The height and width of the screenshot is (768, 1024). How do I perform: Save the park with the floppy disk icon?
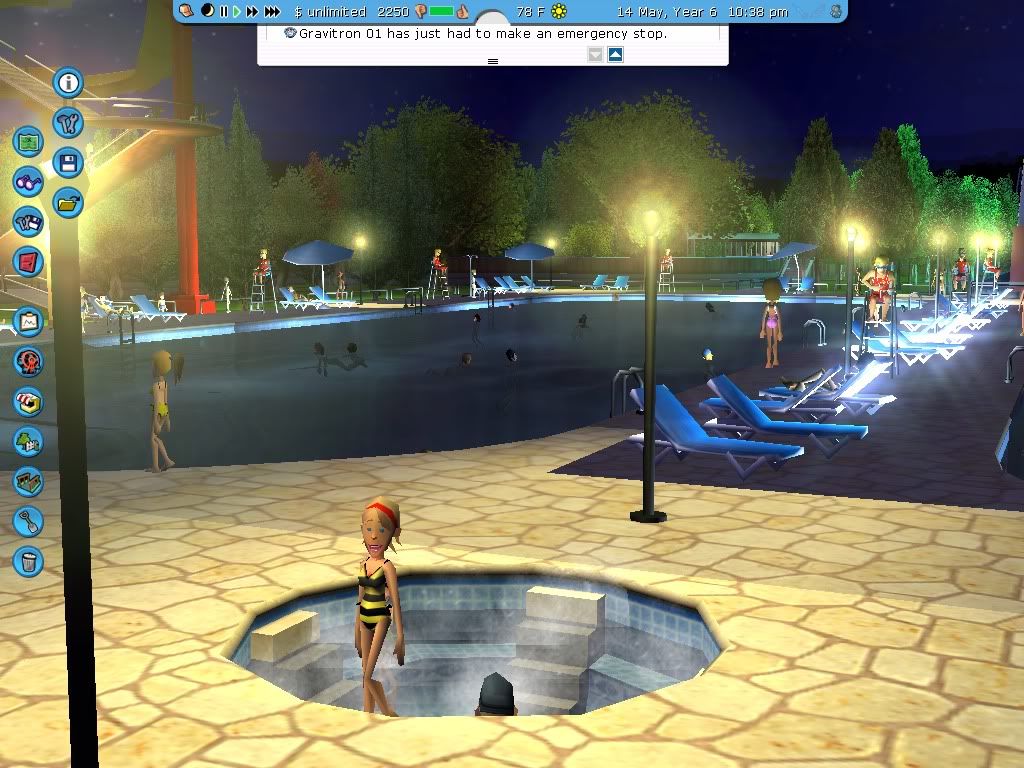coord(68,163)
